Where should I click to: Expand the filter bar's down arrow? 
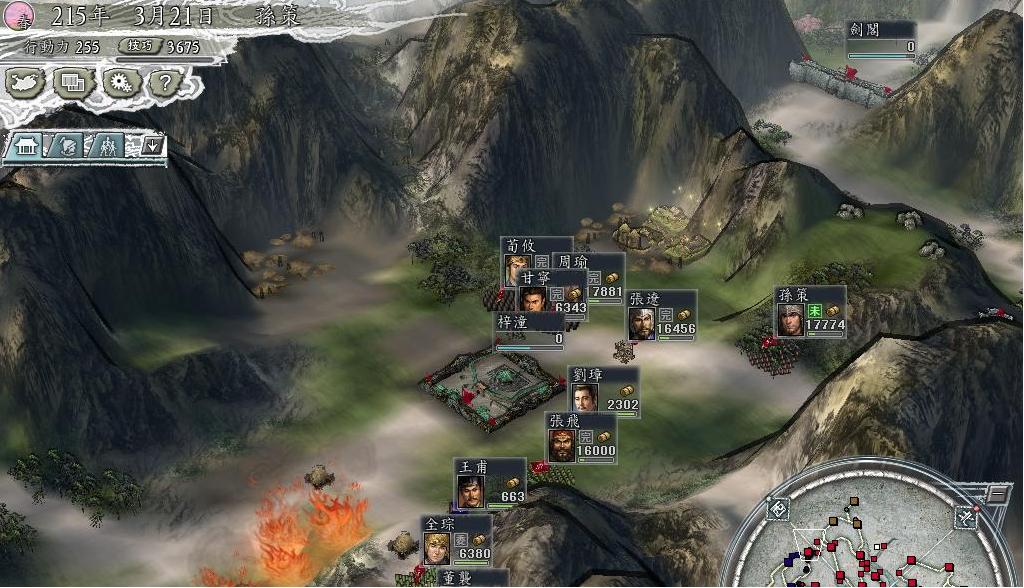[151, 146]
